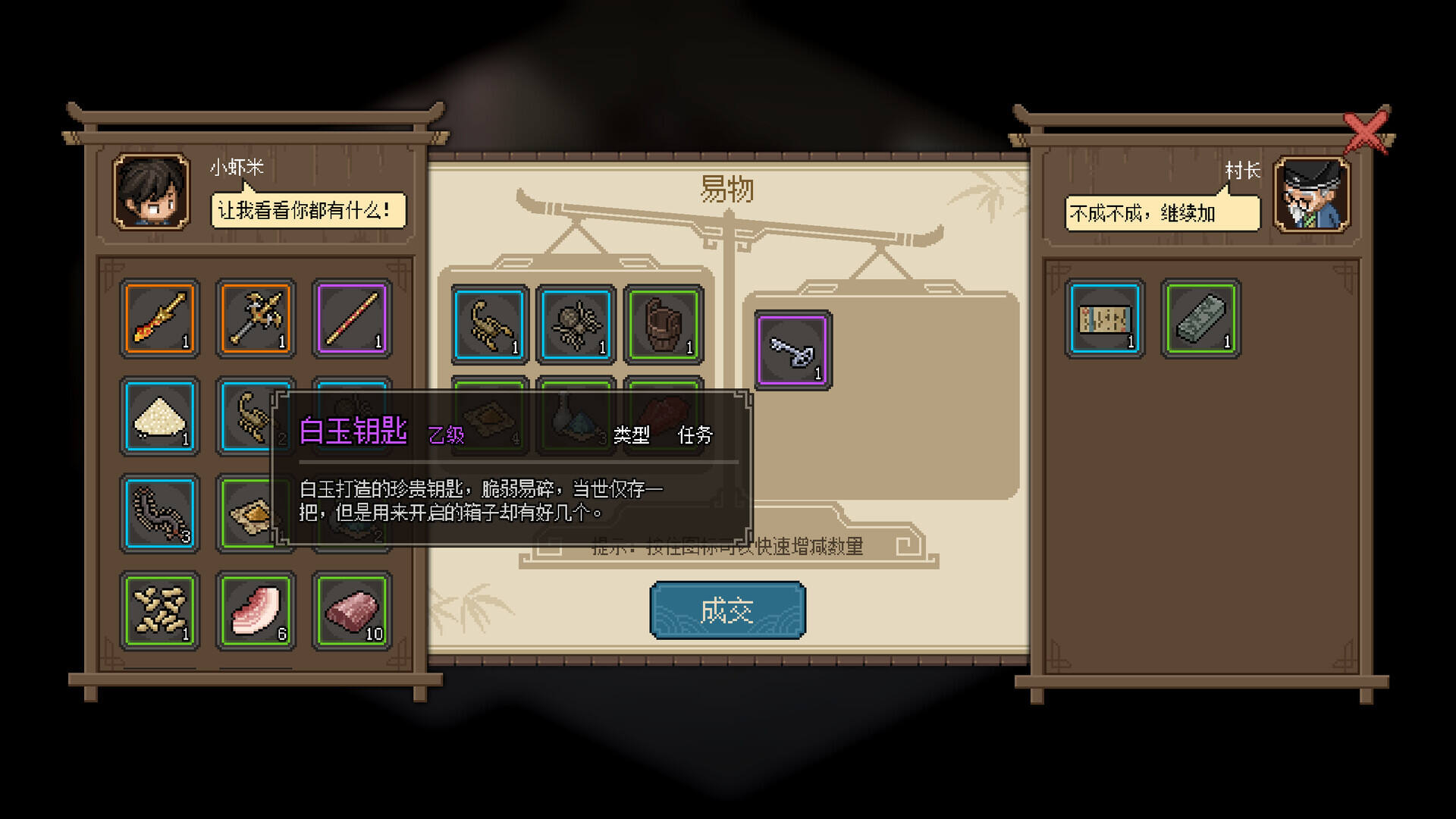This screenshot has height=819, width=1456.
Task: Select the peanut stack in the inventory
Action: coord(158,610)
